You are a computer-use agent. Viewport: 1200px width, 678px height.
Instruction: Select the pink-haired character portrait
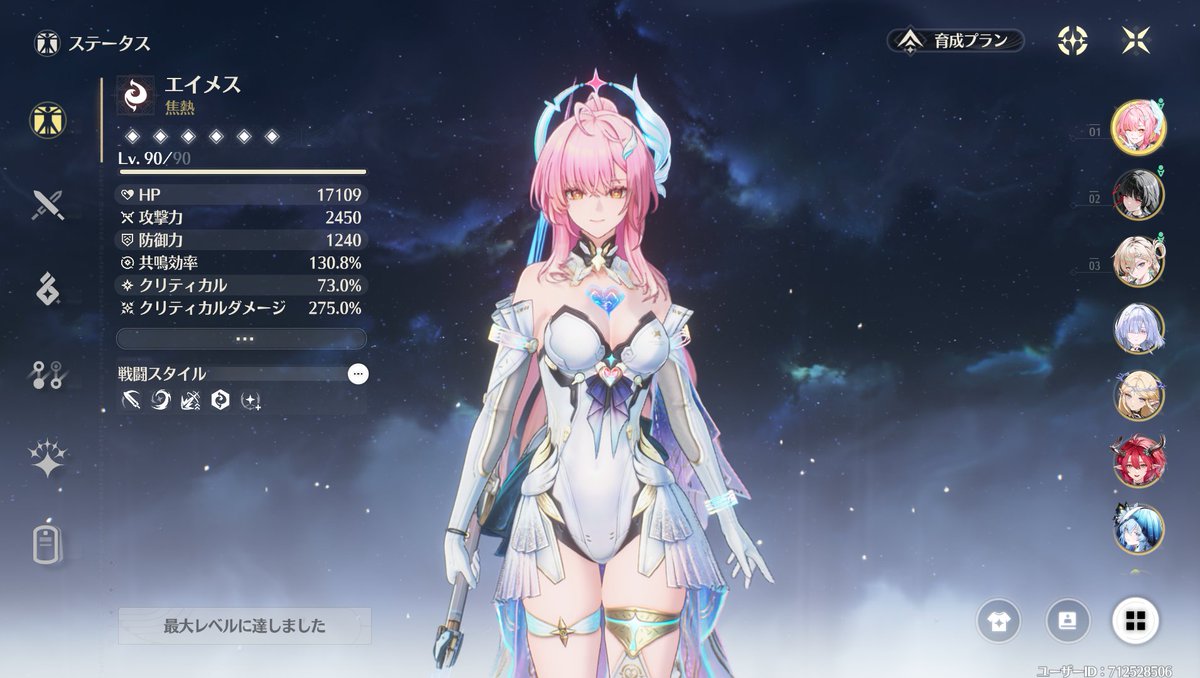click(1138, 127)
